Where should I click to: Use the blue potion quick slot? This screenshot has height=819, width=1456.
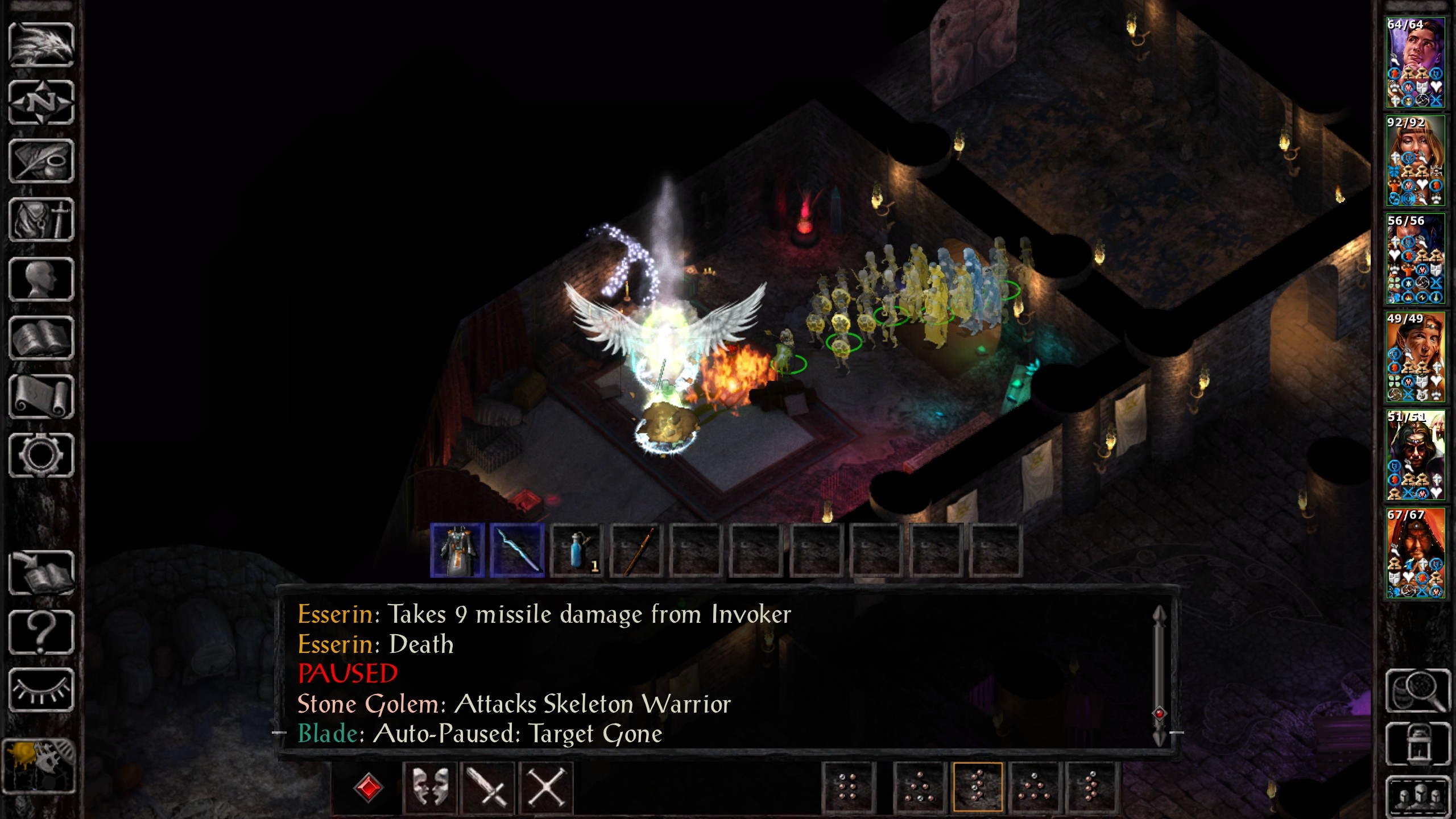pyautogui.click(x=577, y=551)
